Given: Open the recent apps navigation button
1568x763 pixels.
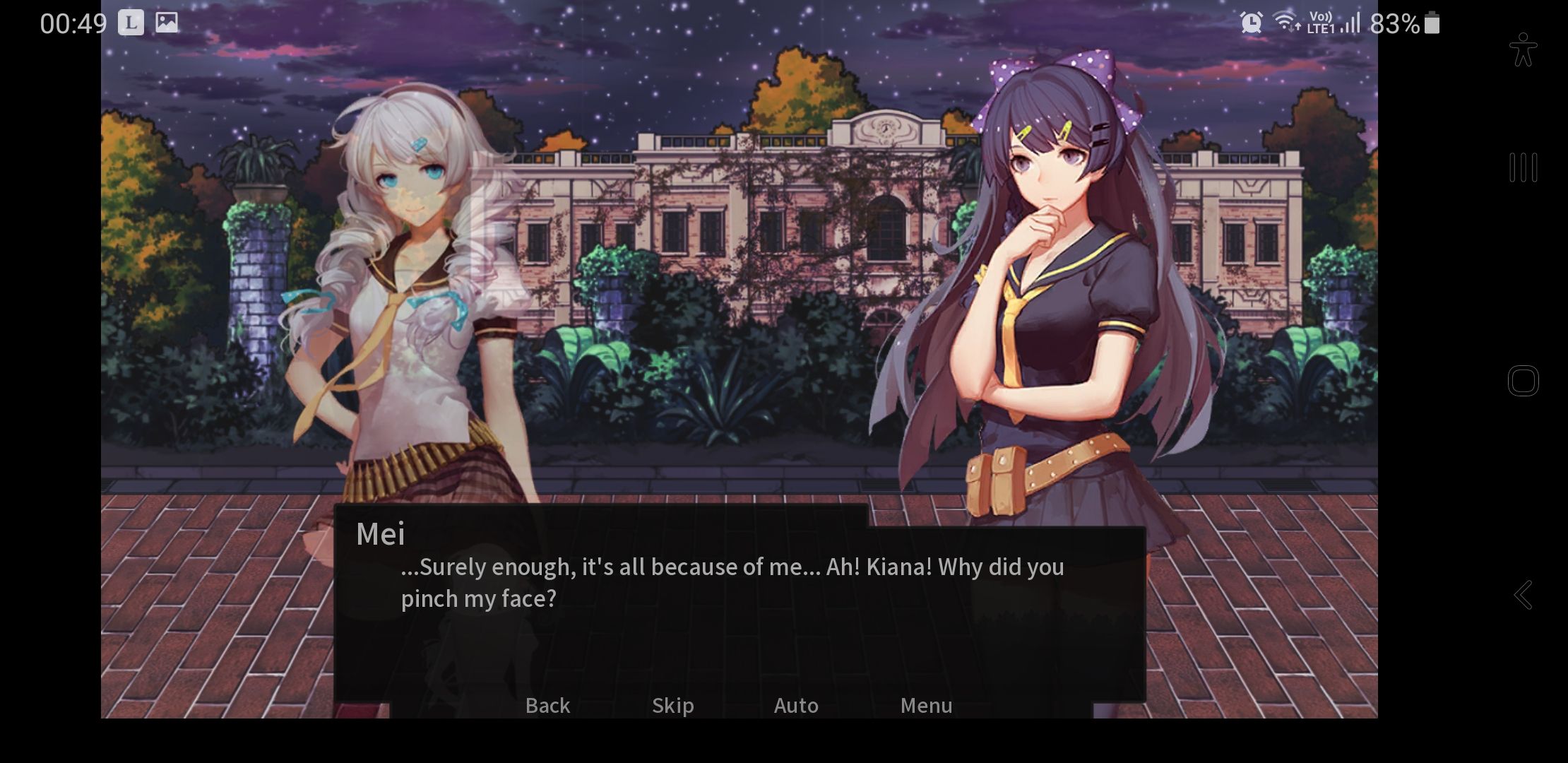Looking at the screenshot, I should (x=1523, y=167).
